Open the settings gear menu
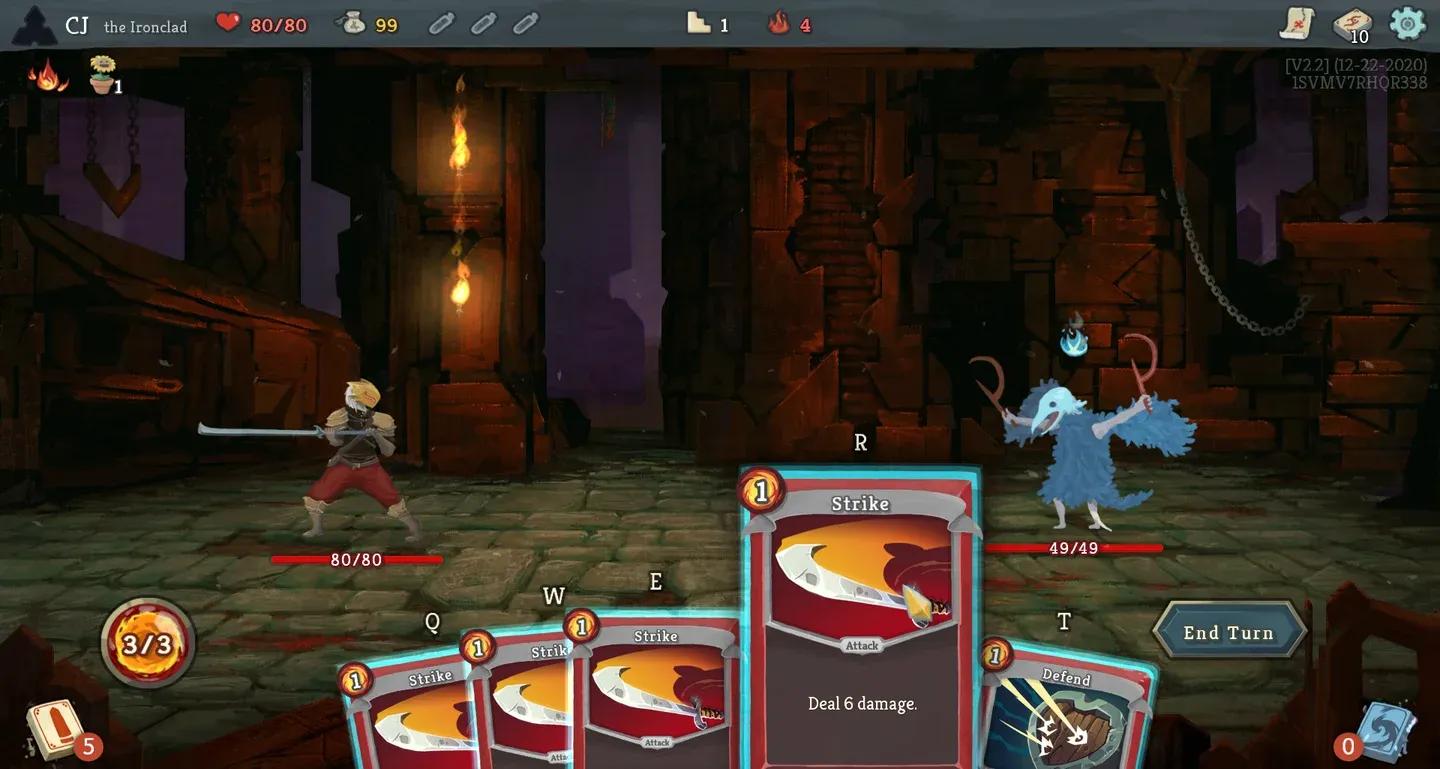The image size is (1440, 769). [x=1407, y=23]
